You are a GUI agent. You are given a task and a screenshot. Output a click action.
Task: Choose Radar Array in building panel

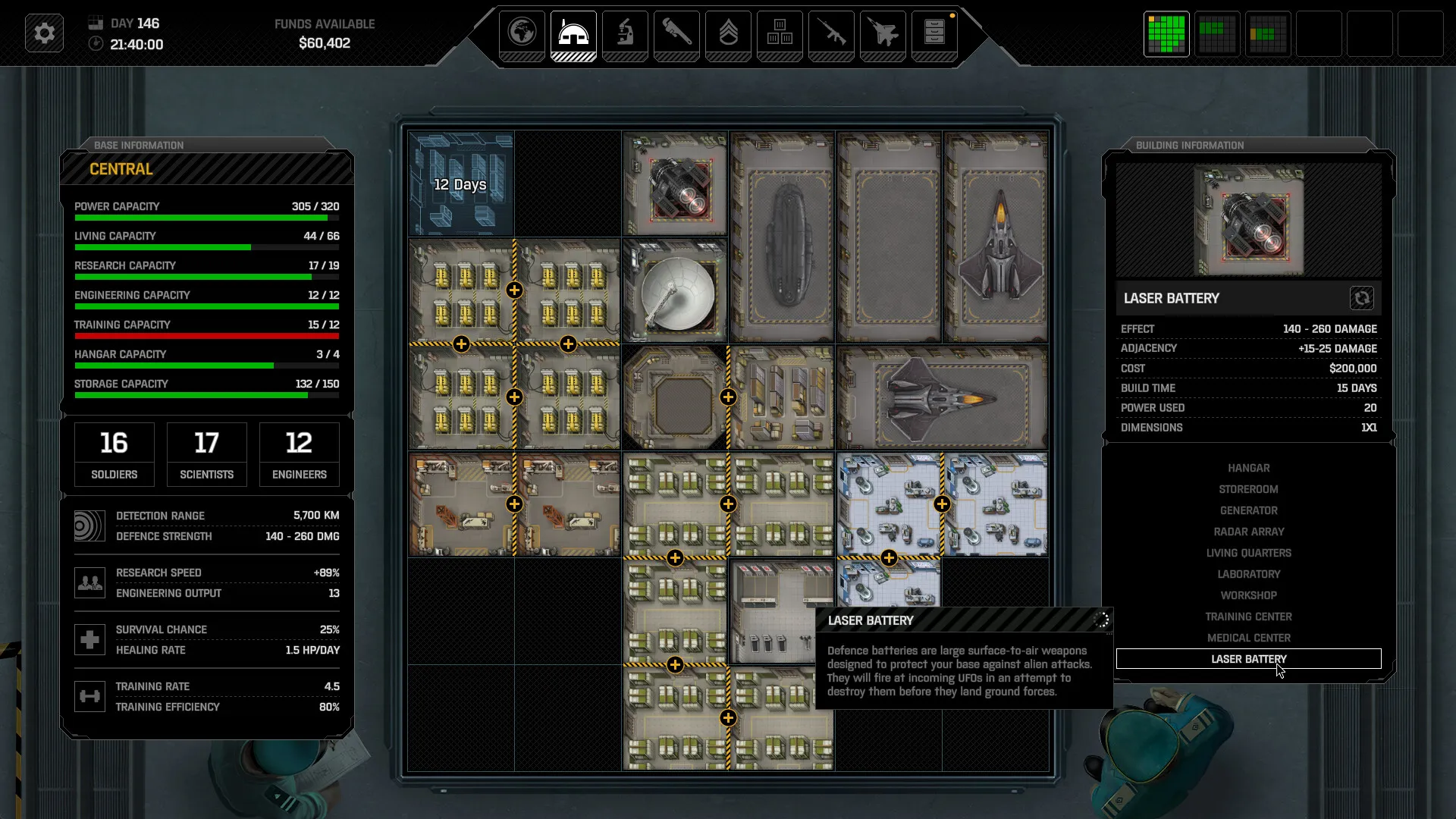click(x=1248, y=532)
